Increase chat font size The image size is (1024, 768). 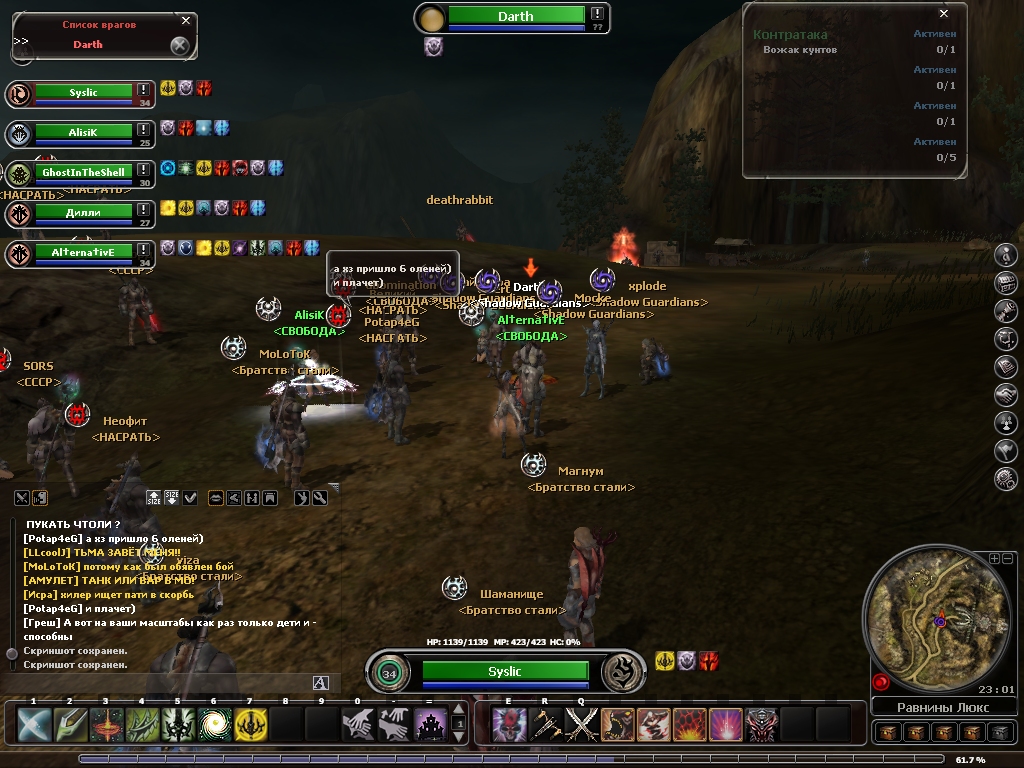(153, 497)
